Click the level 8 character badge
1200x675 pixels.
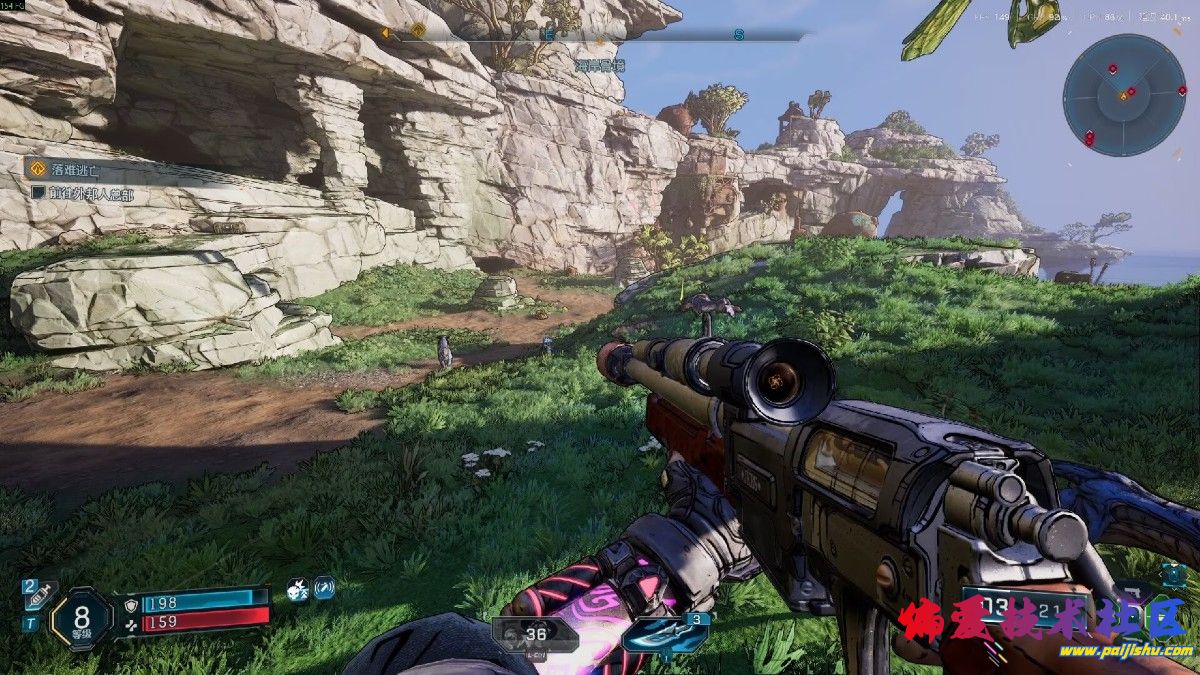coord(82,617)
